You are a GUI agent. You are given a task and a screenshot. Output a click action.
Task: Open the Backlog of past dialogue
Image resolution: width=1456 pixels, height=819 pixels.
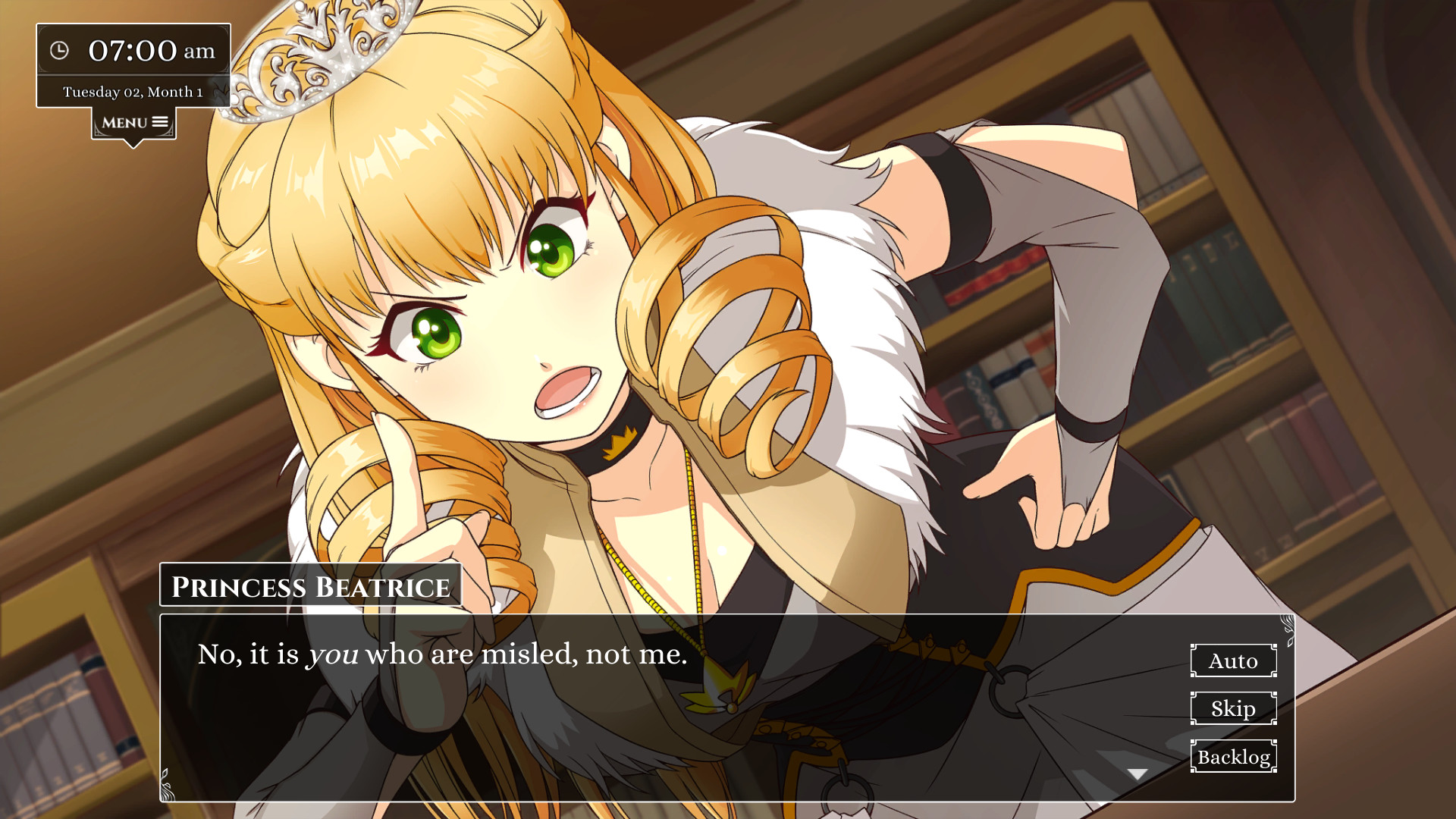pyautogui.click(x=1233, y=757)
